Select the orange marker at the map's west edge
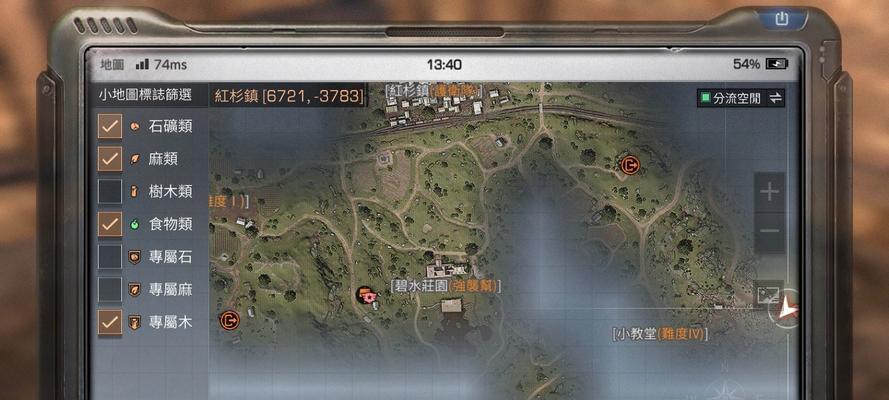The image size is (889, 400). (229, 320)
